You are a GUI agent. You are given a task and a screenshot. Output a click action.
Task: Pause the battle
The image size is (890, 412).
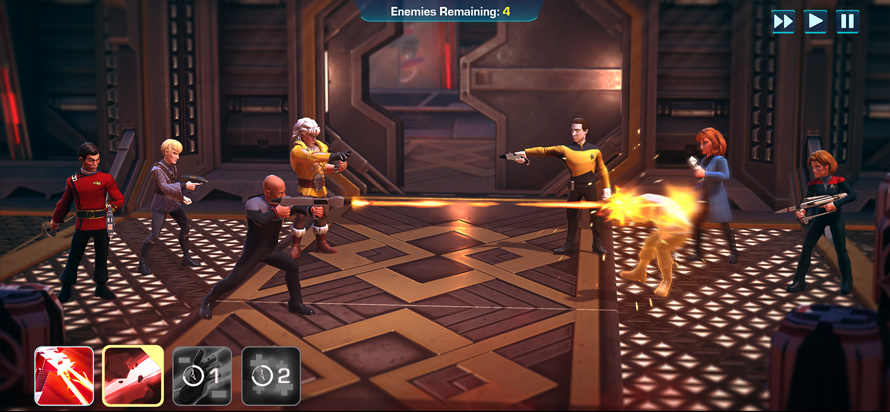847,21
